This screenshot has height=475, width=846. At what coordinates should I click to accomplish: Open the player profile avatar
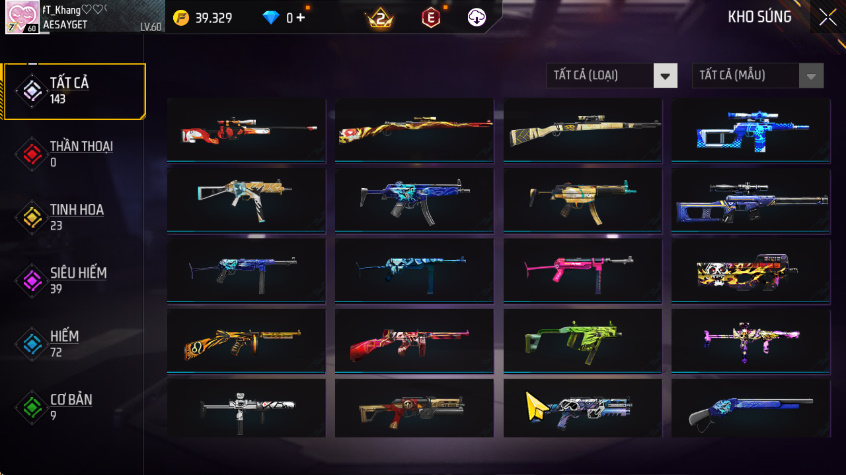(20, 17)
